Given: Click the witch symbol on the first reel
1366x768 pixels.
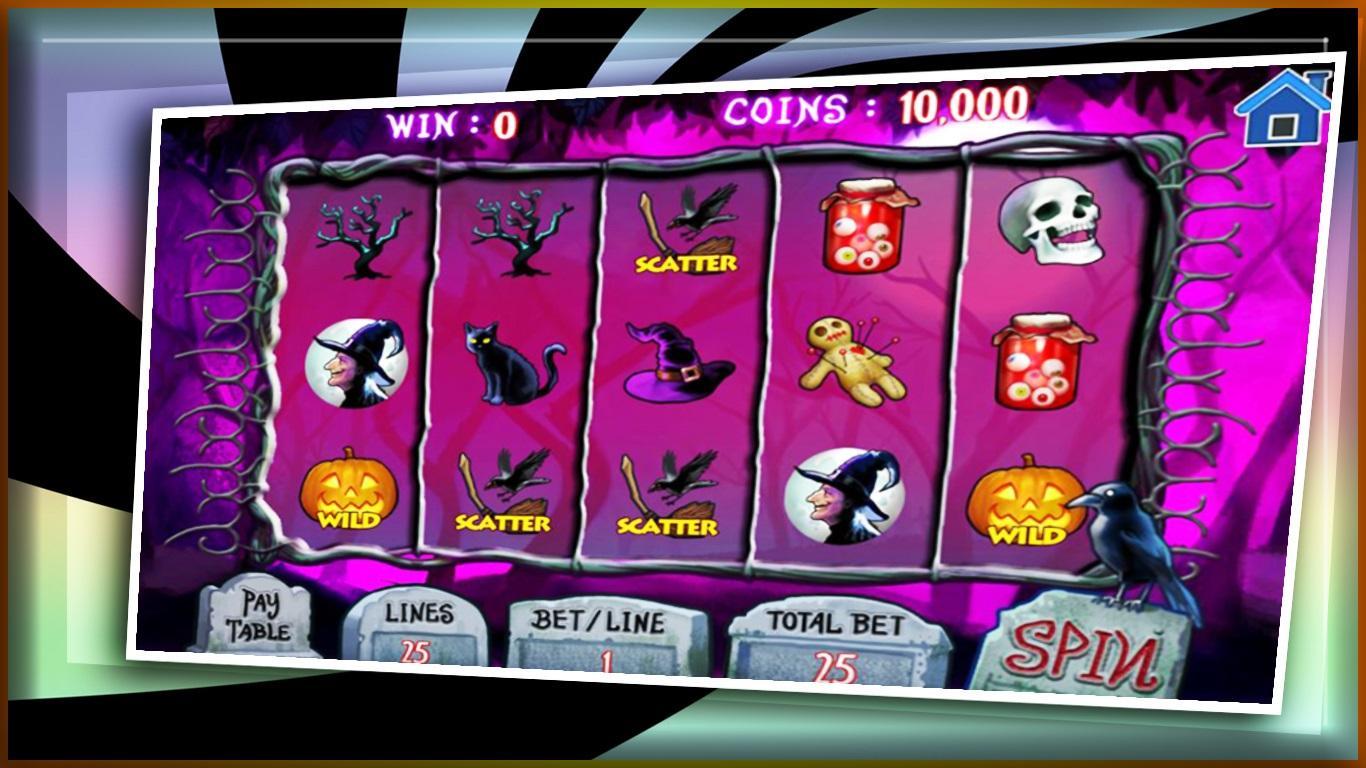Looking at the screenshot, I should click(x=355, y=363).
